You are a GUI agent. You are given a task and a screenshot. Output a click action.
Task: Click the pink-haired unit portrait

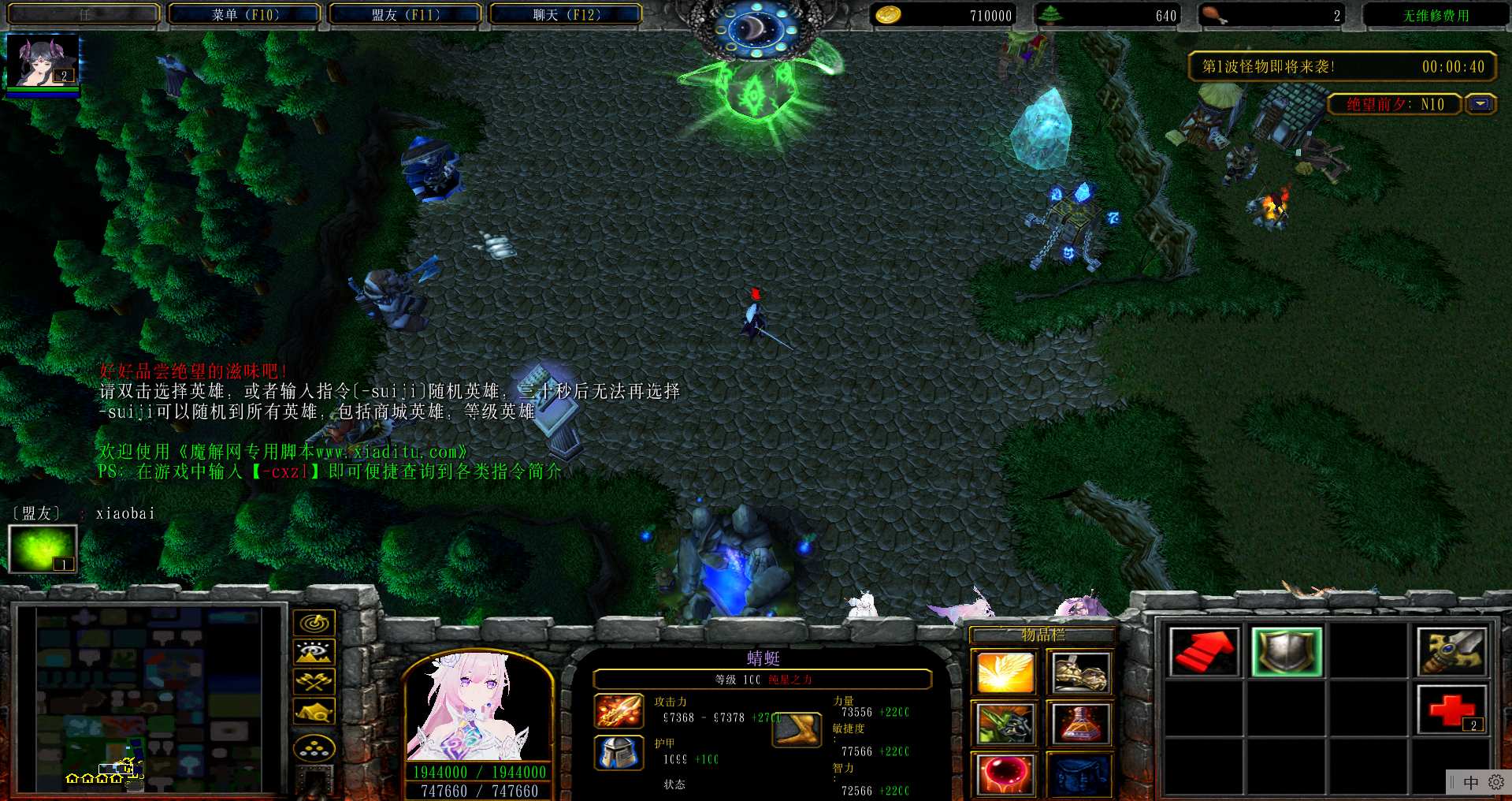point(477,706)
